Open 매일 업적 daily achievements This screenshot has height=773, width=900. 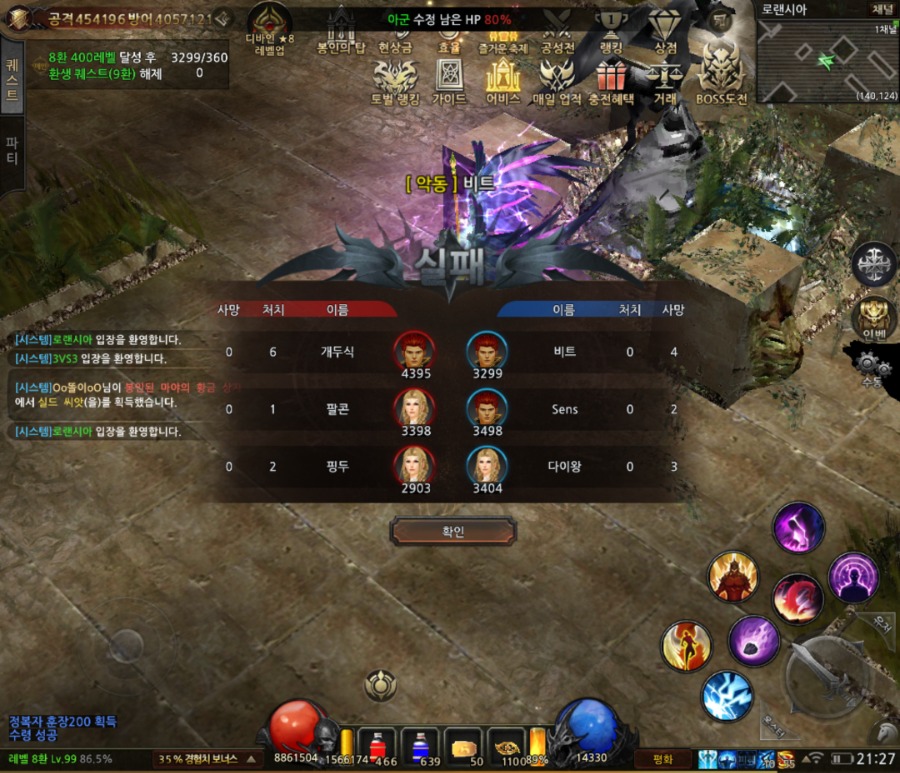point(557,79)
